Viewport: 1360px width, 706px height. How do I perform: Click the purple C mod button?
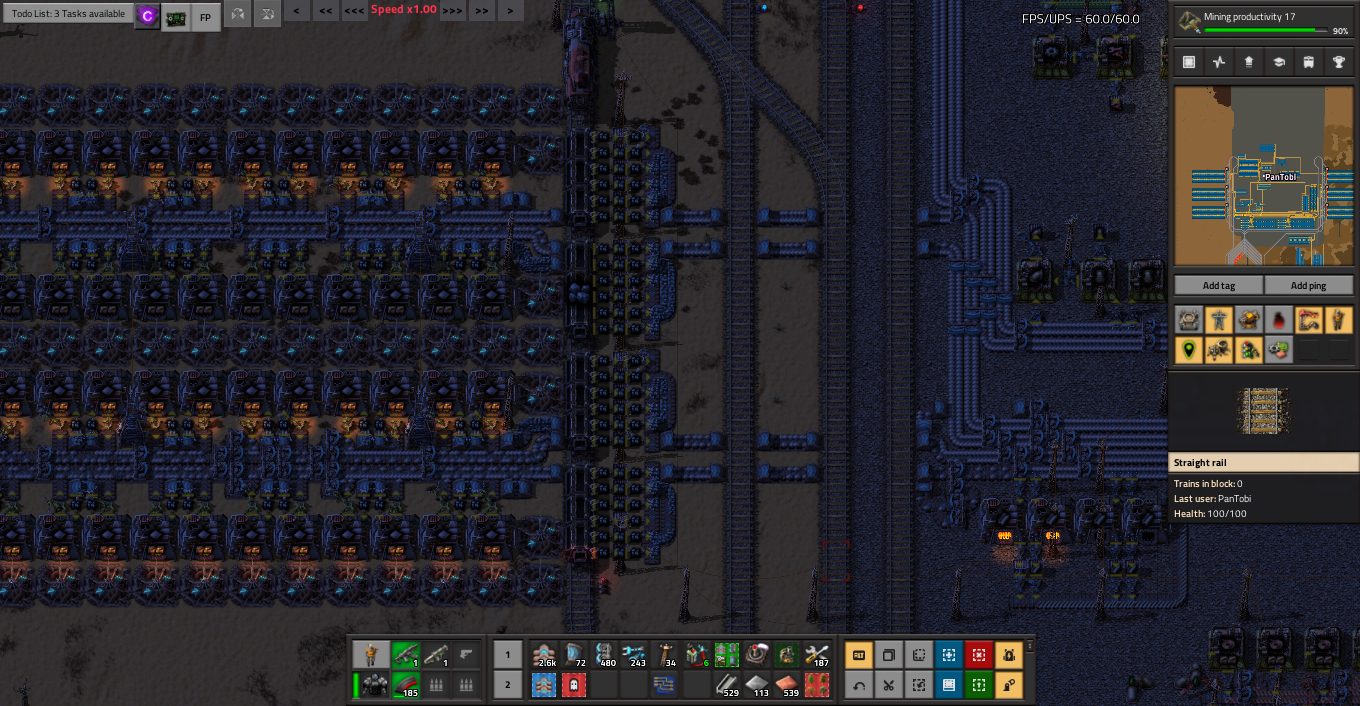pyautogui.click(x=147, y=16)
